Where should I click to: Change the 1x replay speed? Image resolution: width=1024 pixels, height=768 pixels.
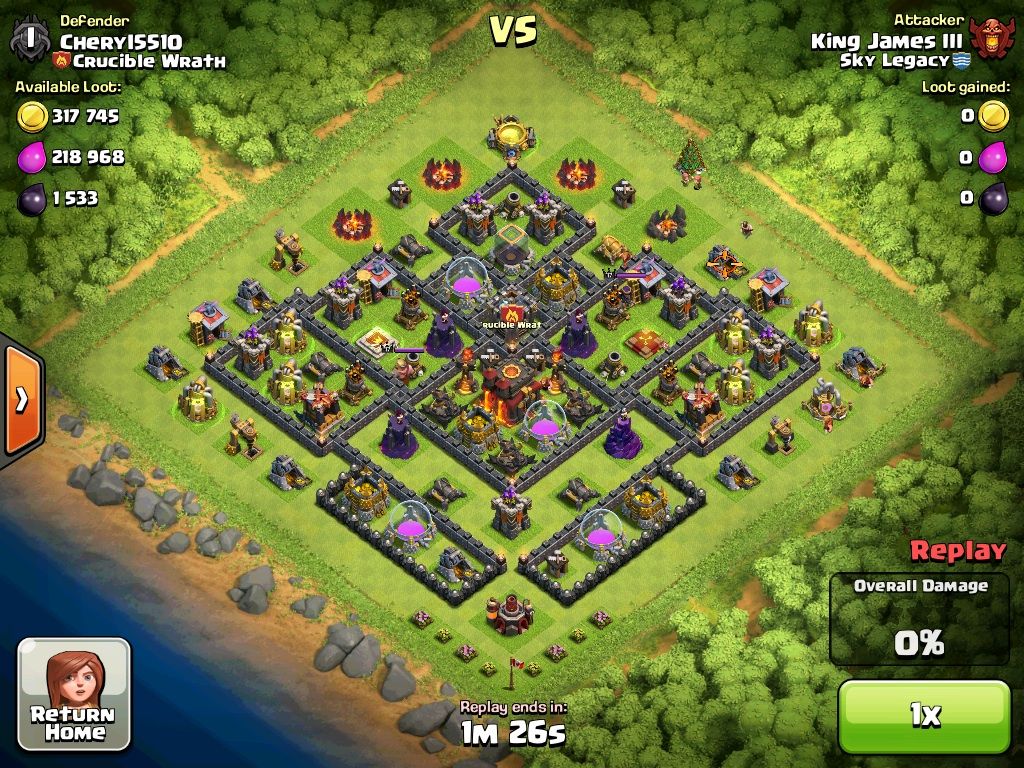pos(924,714)
